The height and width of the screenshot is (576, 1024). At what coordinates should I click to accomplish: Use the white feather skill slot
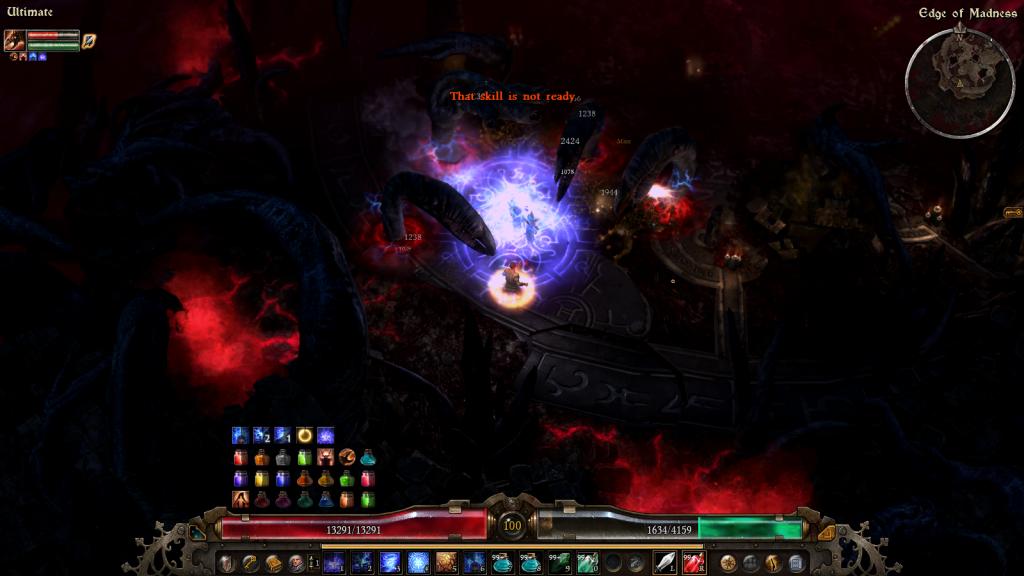coord(665,563)
